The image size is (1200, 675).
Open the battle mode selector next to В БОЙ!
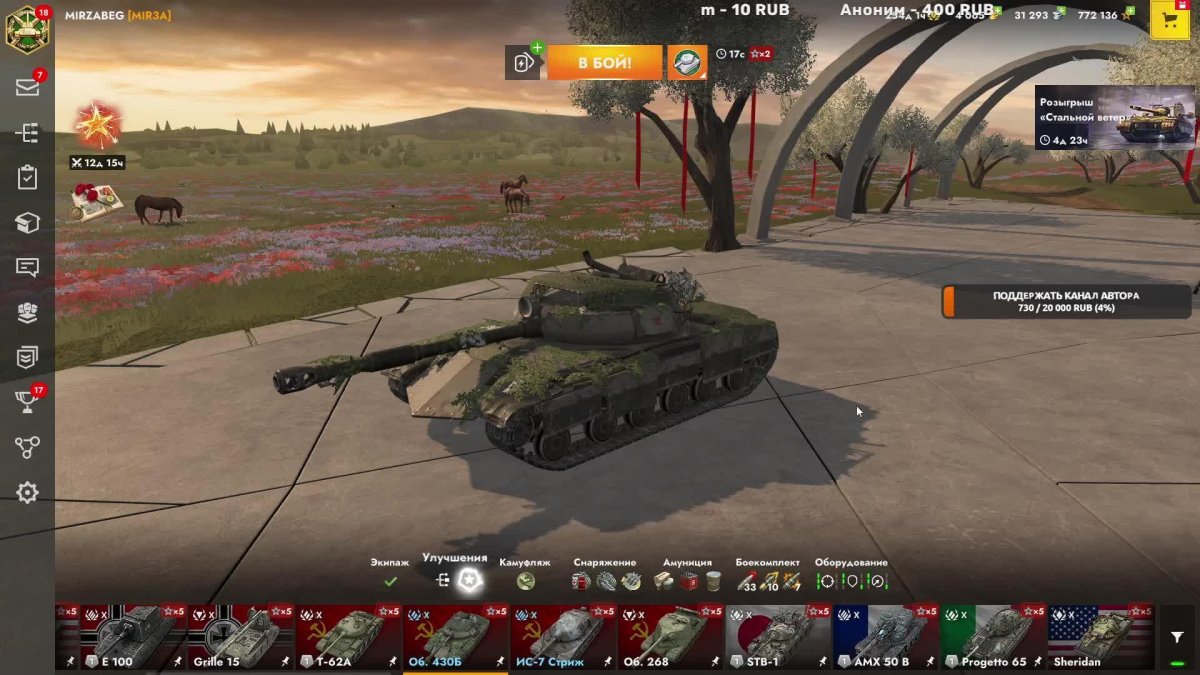687,62
